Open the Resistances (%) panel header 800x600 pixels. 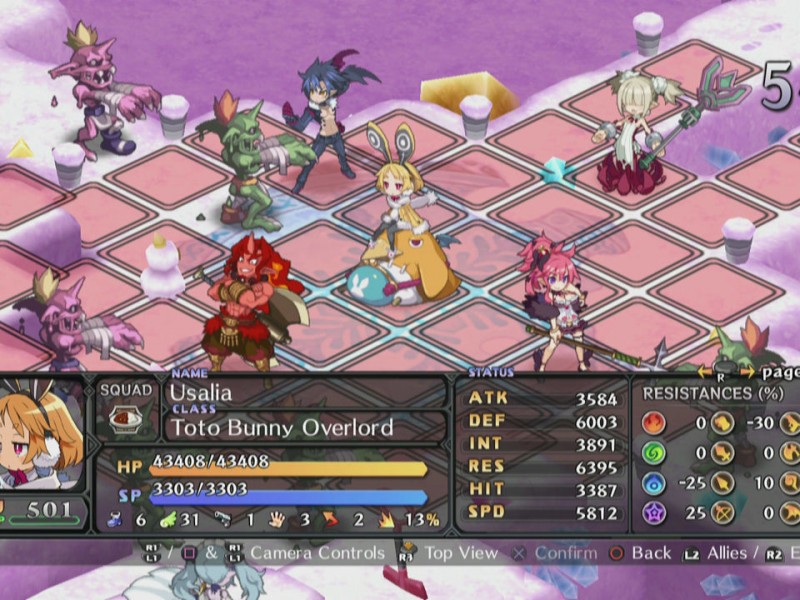[712, 394]
